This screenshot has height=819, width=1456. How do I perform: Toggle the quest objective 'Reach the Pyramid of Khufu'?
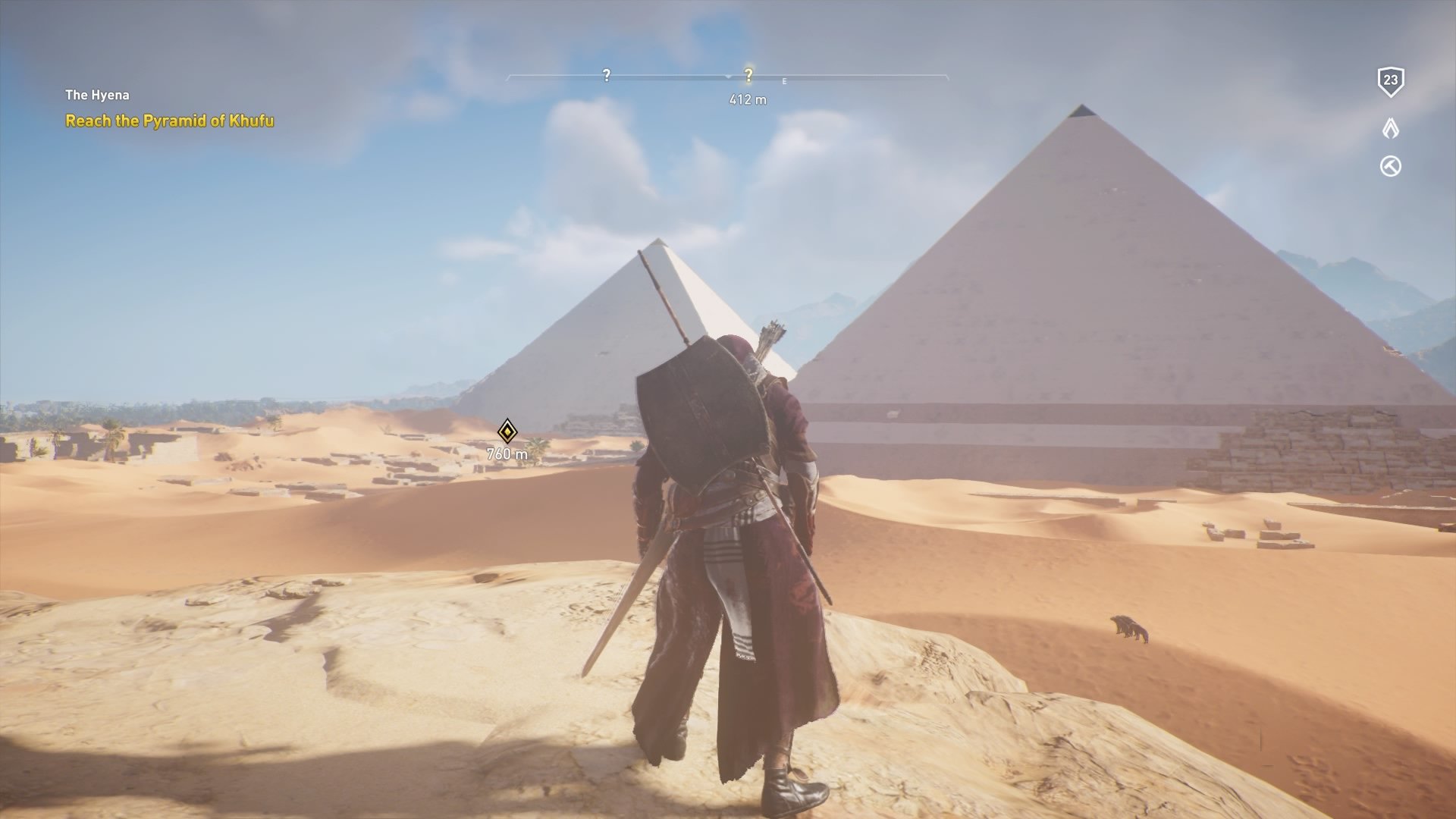[x=171, y=119]
